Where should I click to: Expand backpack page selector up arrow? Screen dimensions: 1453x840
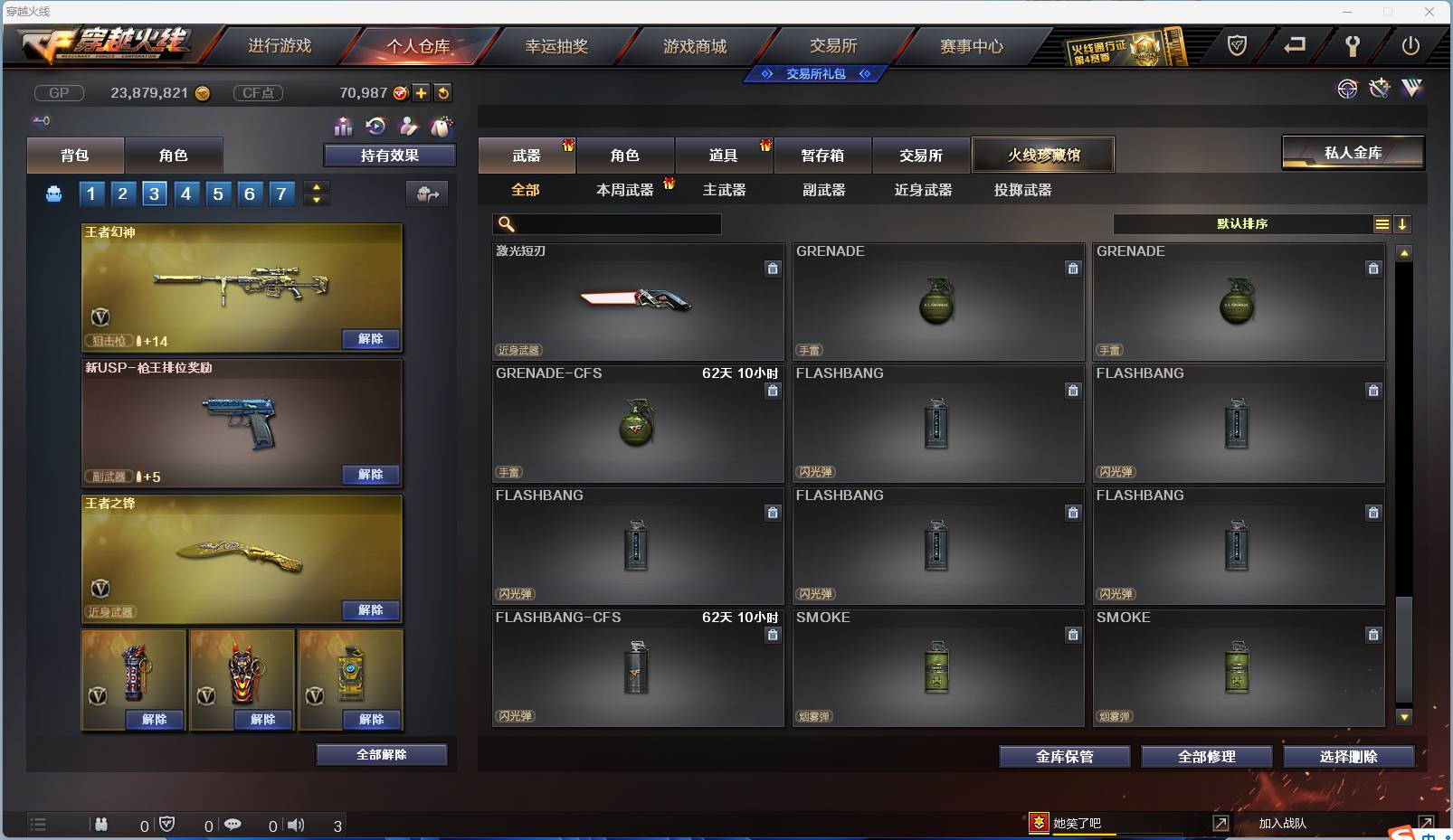316,186
